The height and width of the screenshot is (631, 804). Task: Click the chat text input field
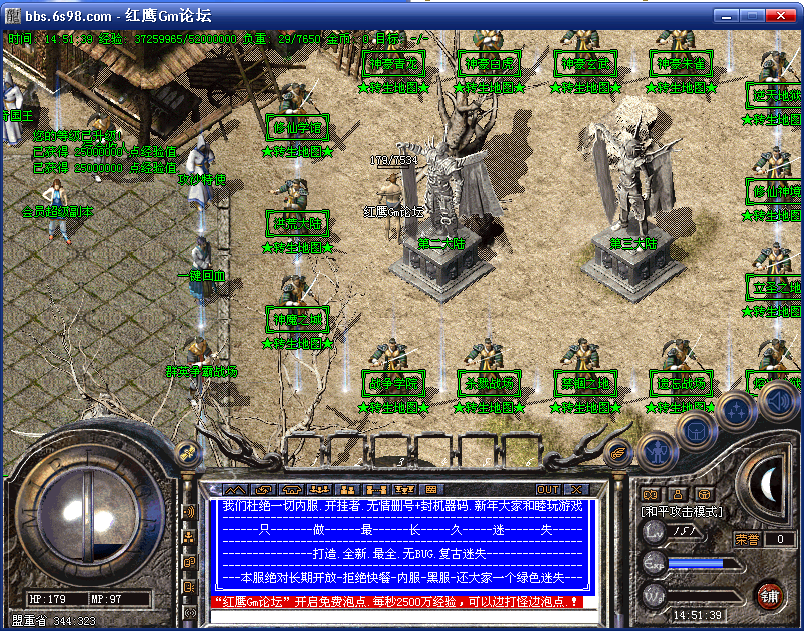tap(400, 617)
